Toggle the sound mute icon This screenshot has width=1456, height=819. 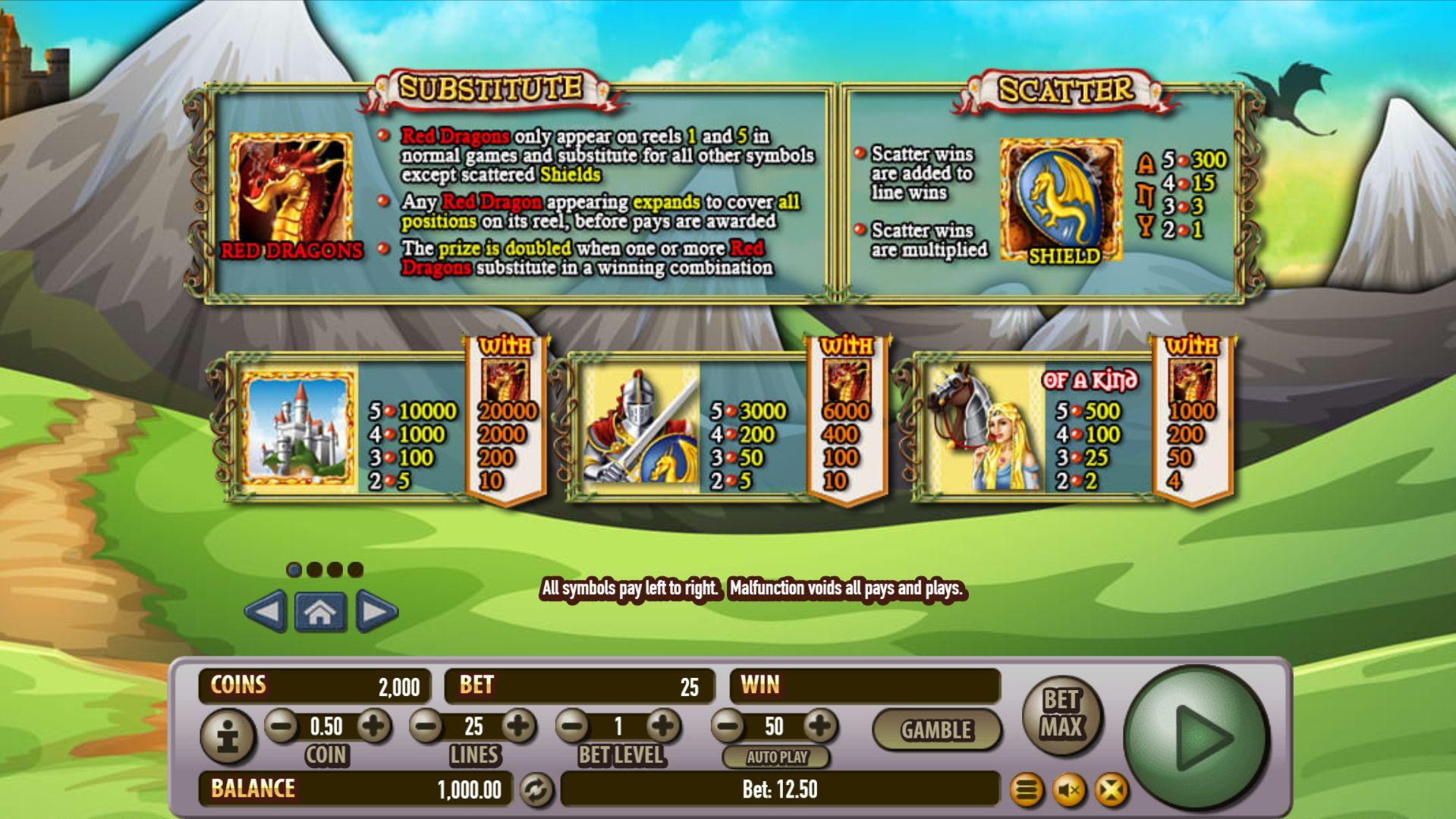point(1069,791)
